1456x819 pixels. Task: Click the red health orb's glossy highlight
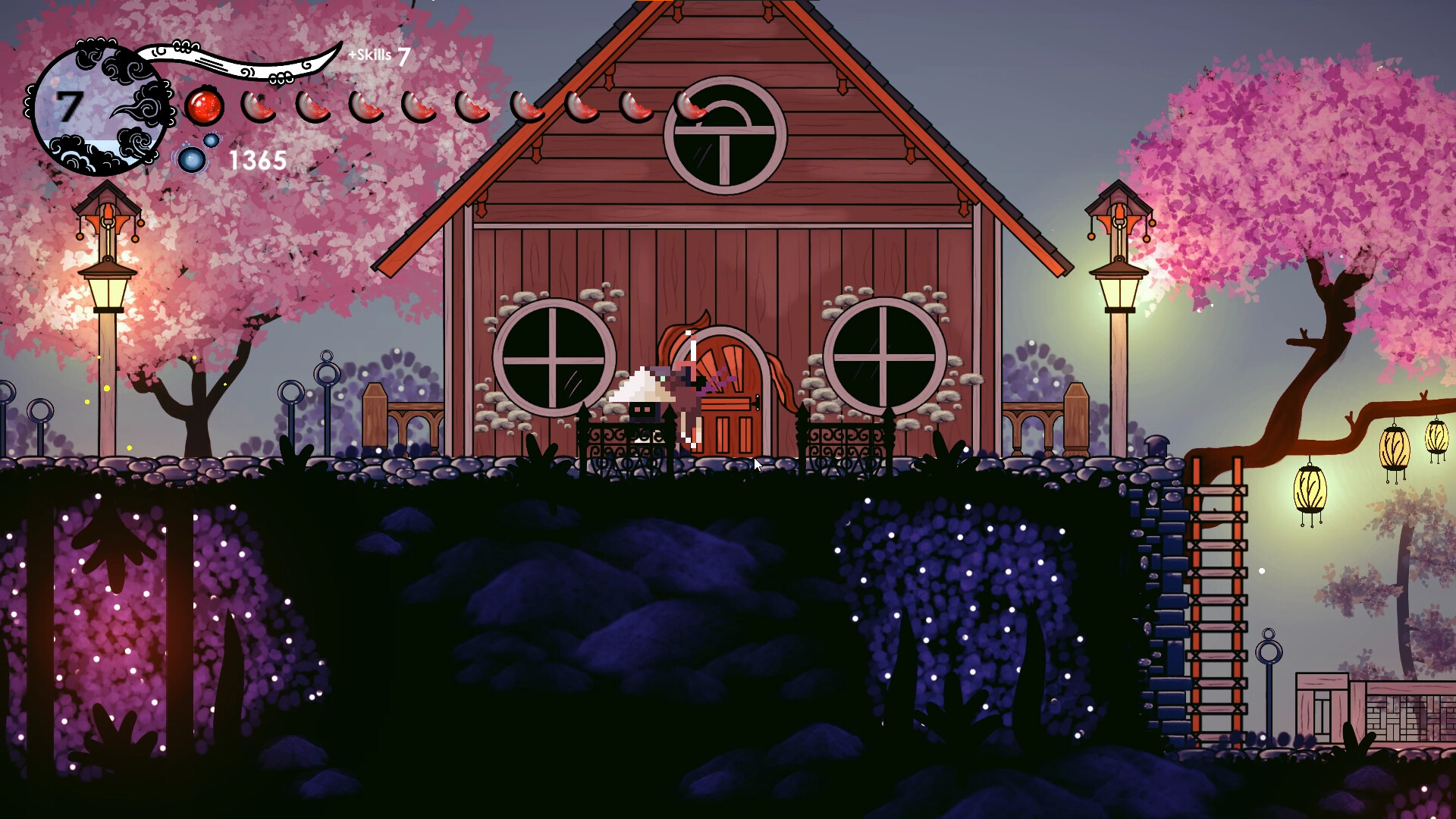[x=198, y=99]
